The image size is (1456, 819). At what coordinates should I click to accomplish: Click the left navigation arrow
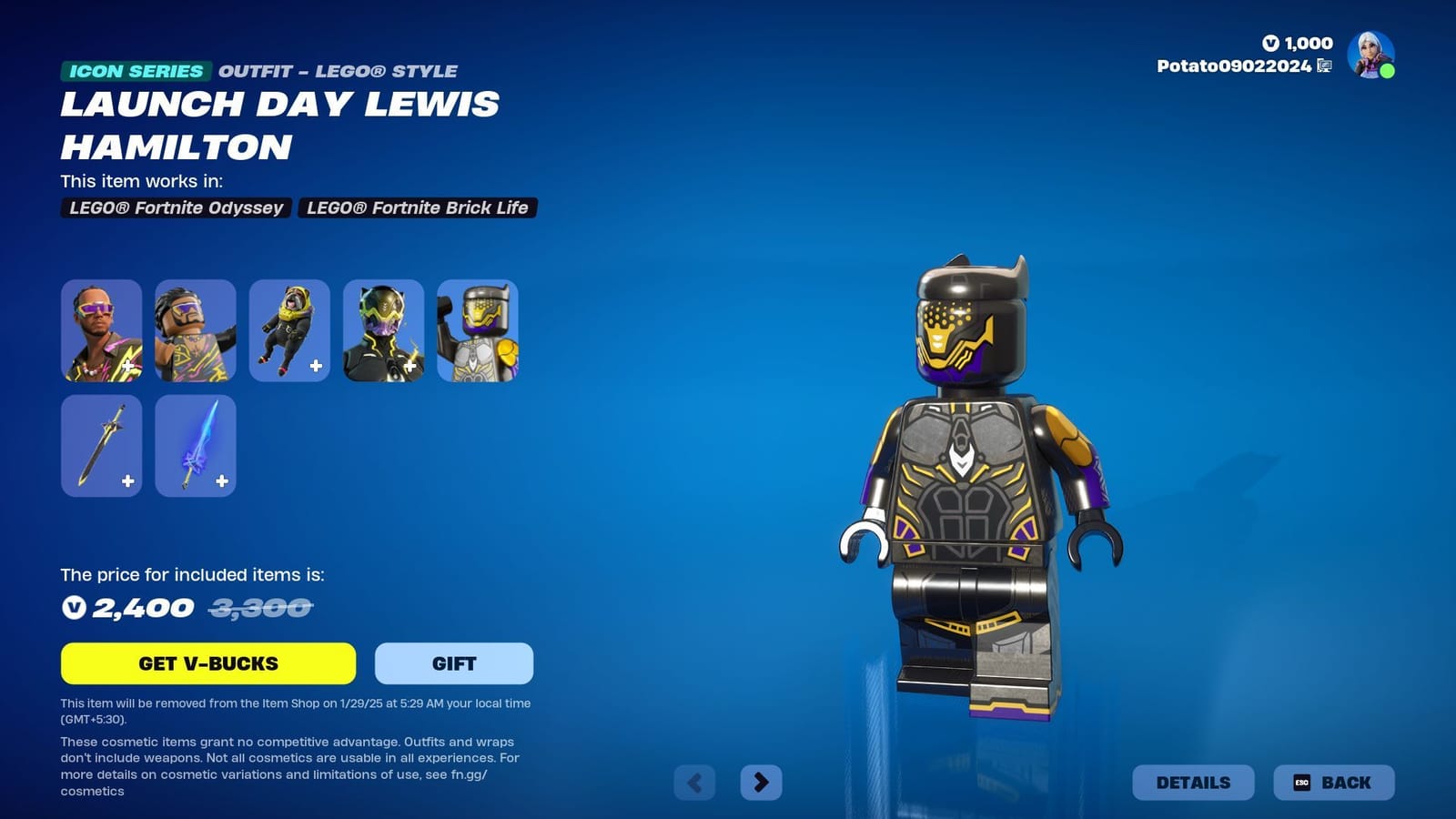click(694, 782)
